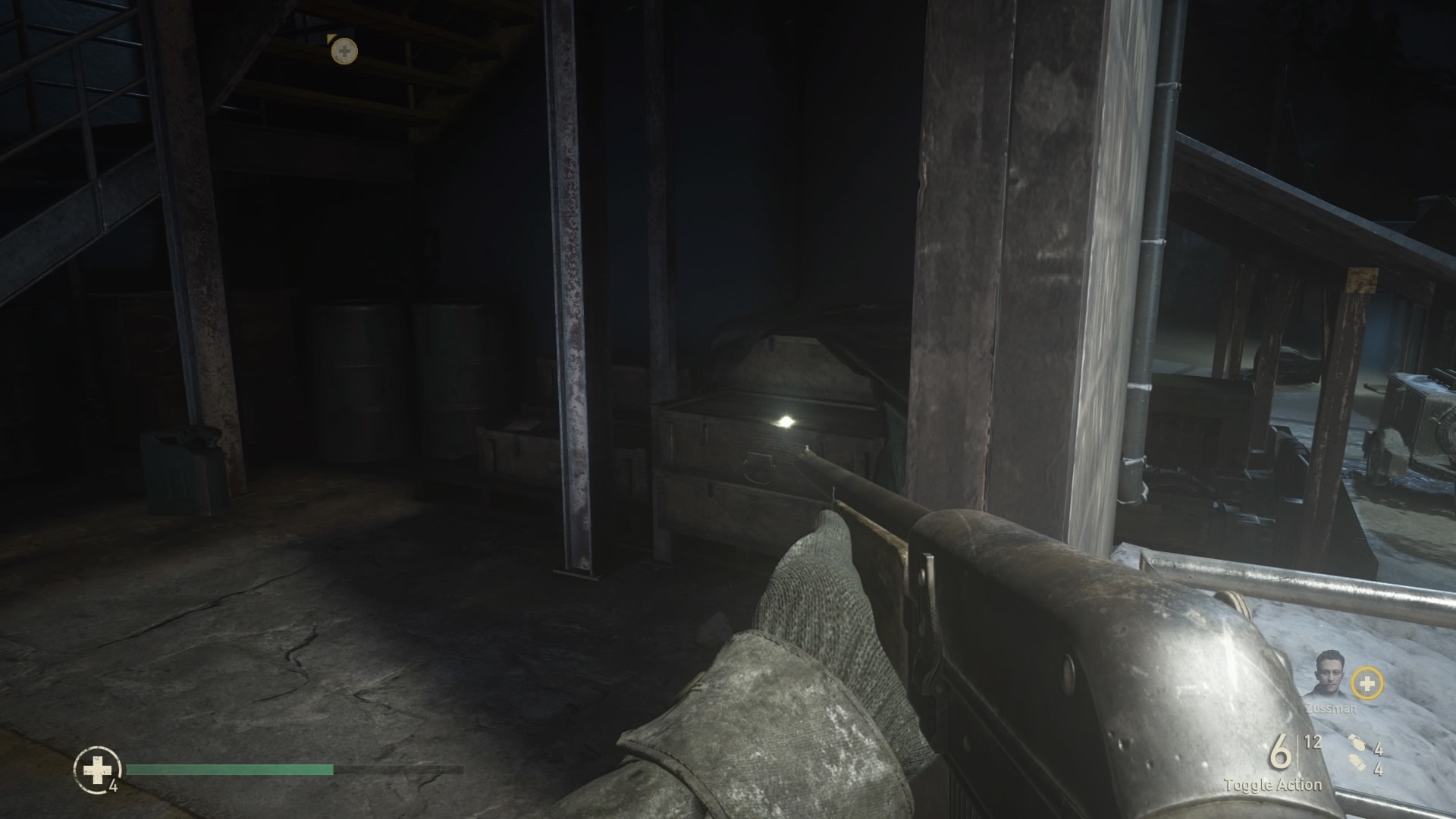Click the reserve ammo number 12

pos(1313,742)
